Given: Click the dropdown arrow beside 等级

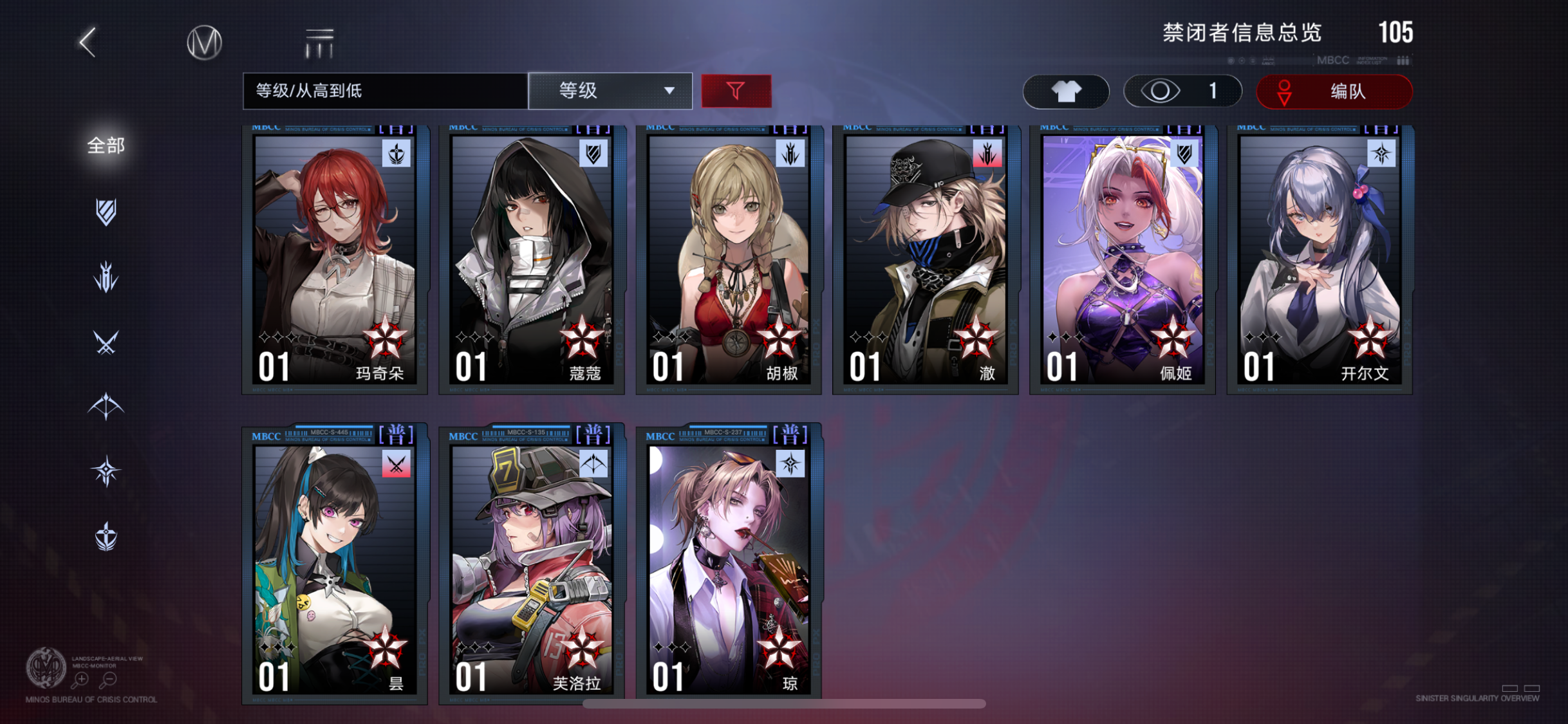Looking at the screenshot, I should (669, 91).
